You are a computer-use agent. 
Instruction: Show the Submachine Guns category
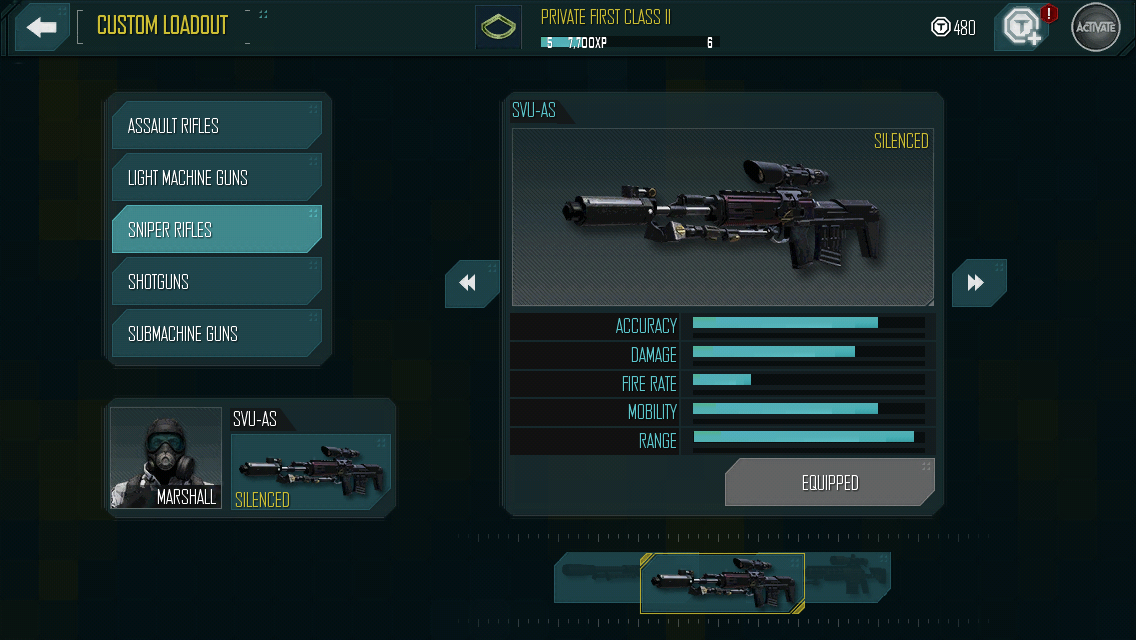click(x=216, y=334)
